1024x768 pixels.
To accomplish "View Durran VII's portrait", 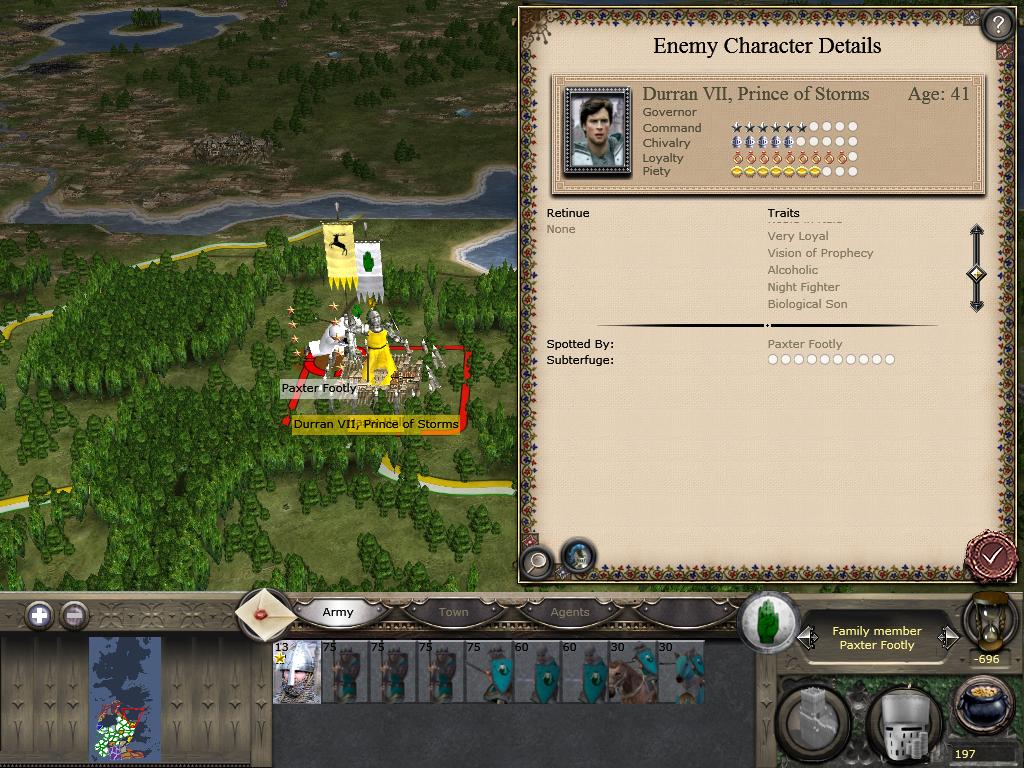I will [x=597, y=131].
